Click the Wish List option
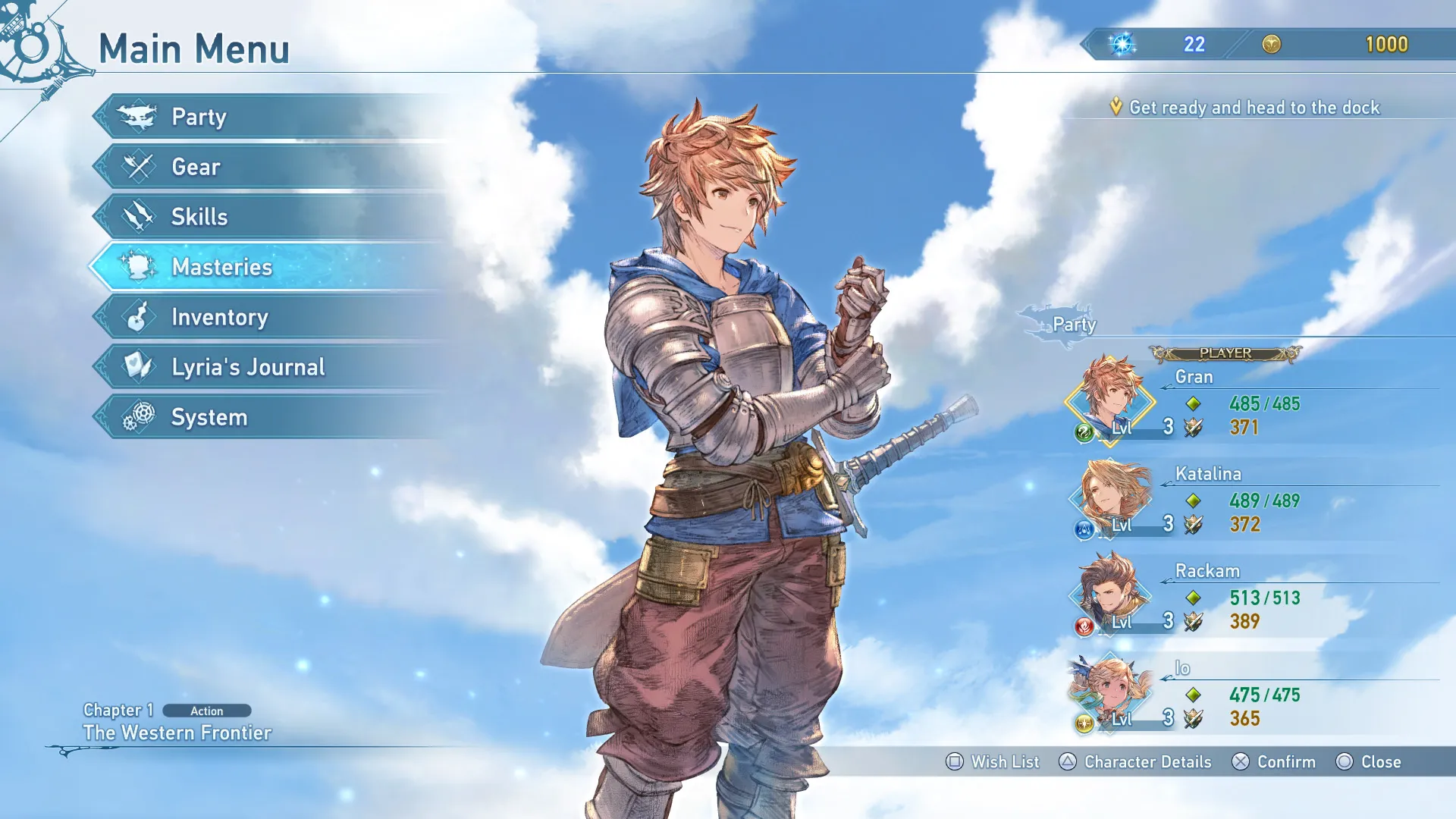 (993, 761)
